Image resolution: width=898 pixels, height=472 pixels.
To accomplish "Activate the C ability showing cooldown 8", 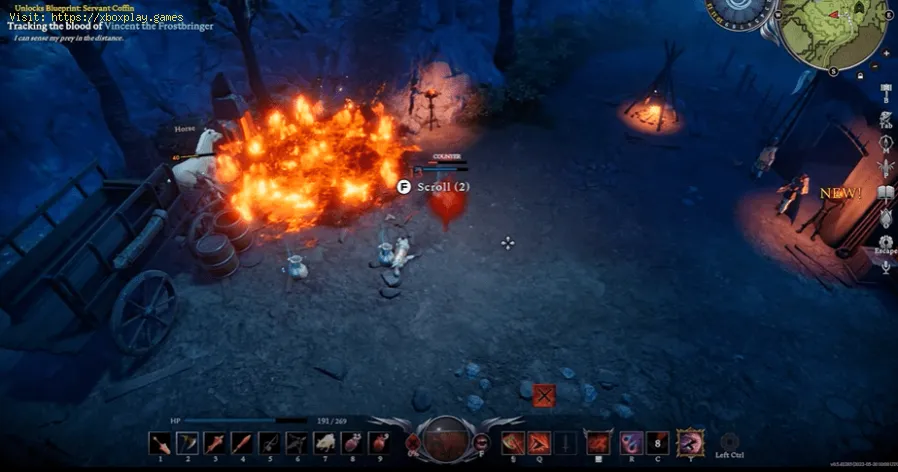I will click(x=659, y=443).
